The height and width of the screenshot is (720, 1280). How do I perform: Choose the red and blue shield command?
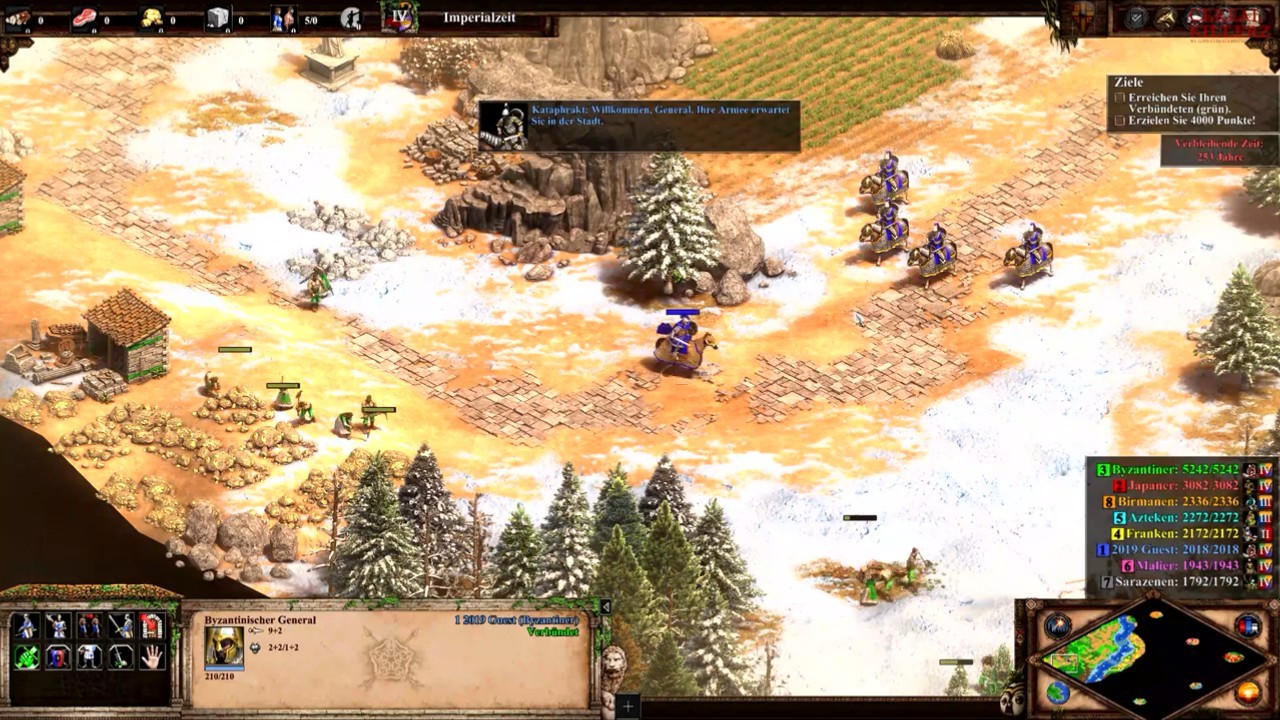tap(58, 657)
